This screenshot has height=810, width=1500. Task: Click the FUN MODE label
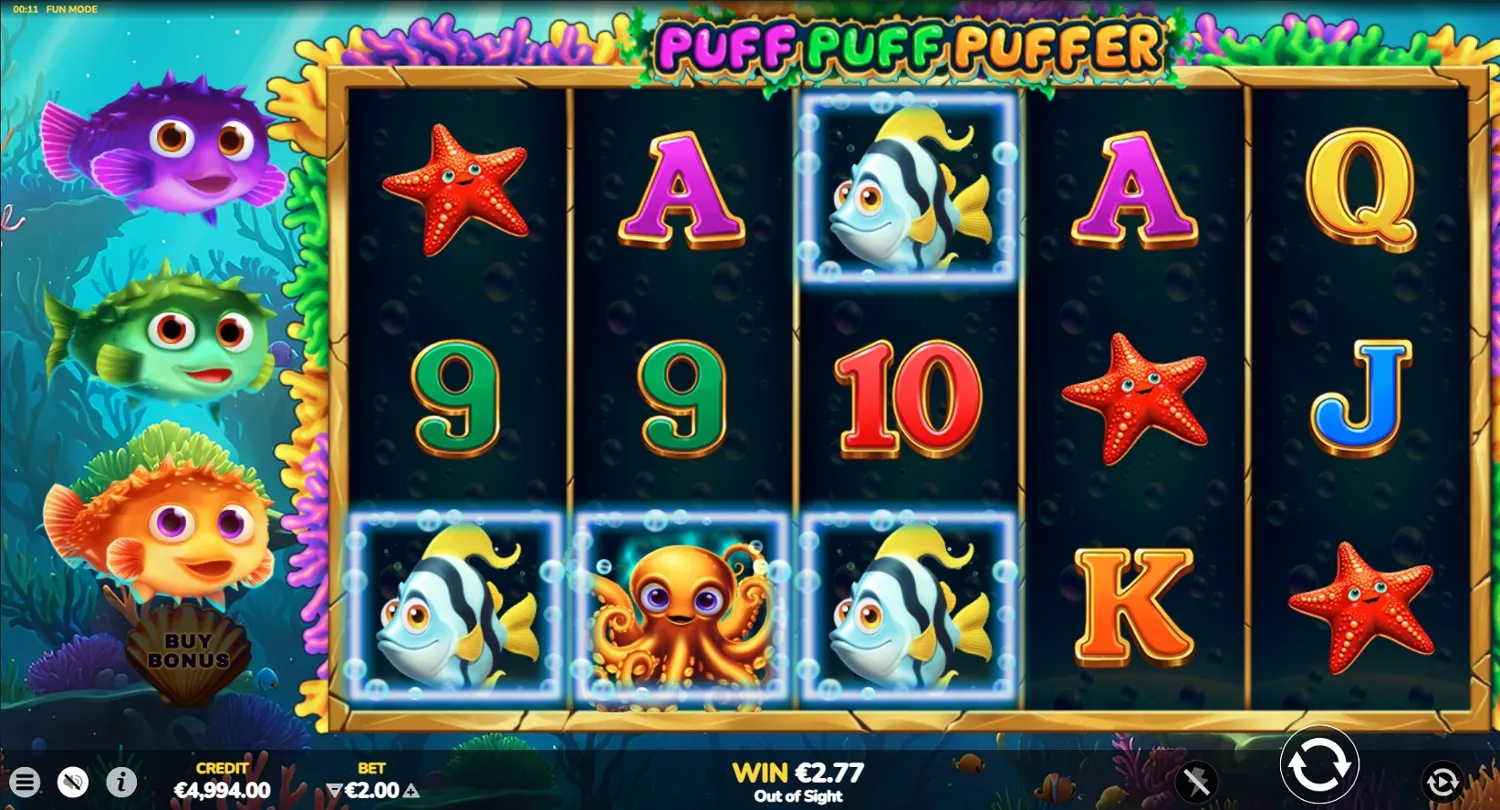tap(71, 8)
